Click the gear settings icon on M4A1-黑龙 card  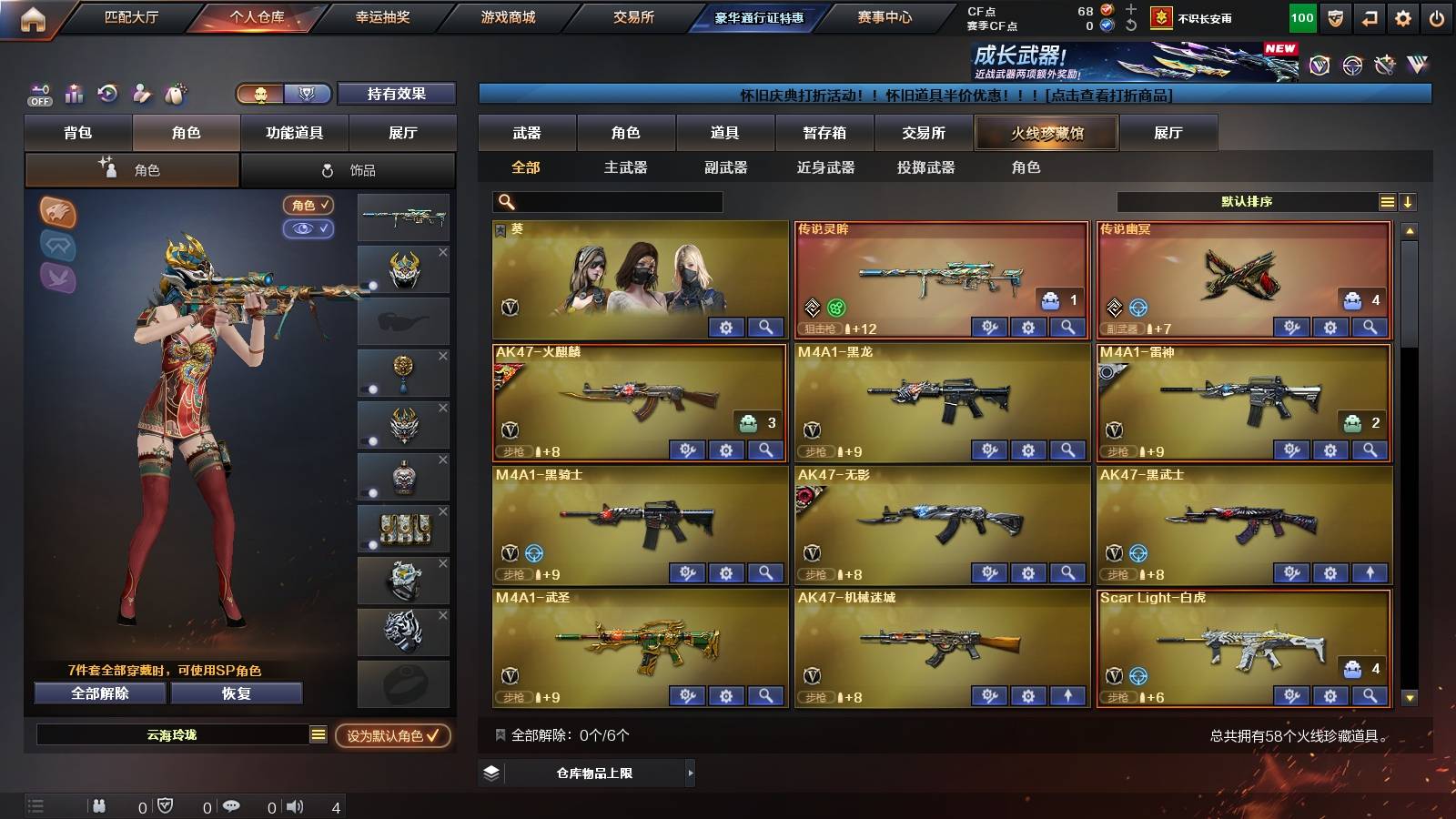click(1027, 450)
